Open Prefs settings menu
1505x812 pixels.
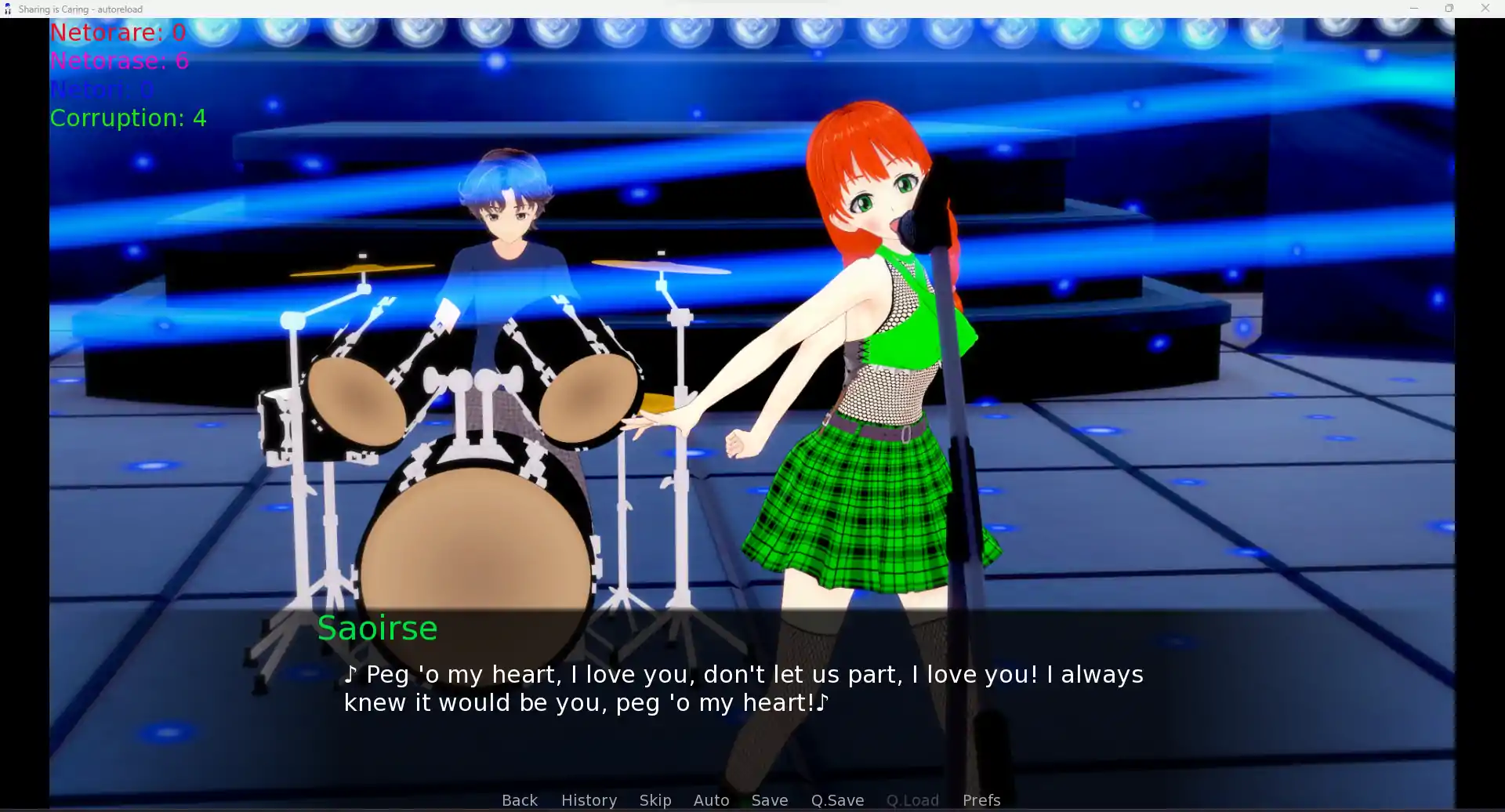981,799
